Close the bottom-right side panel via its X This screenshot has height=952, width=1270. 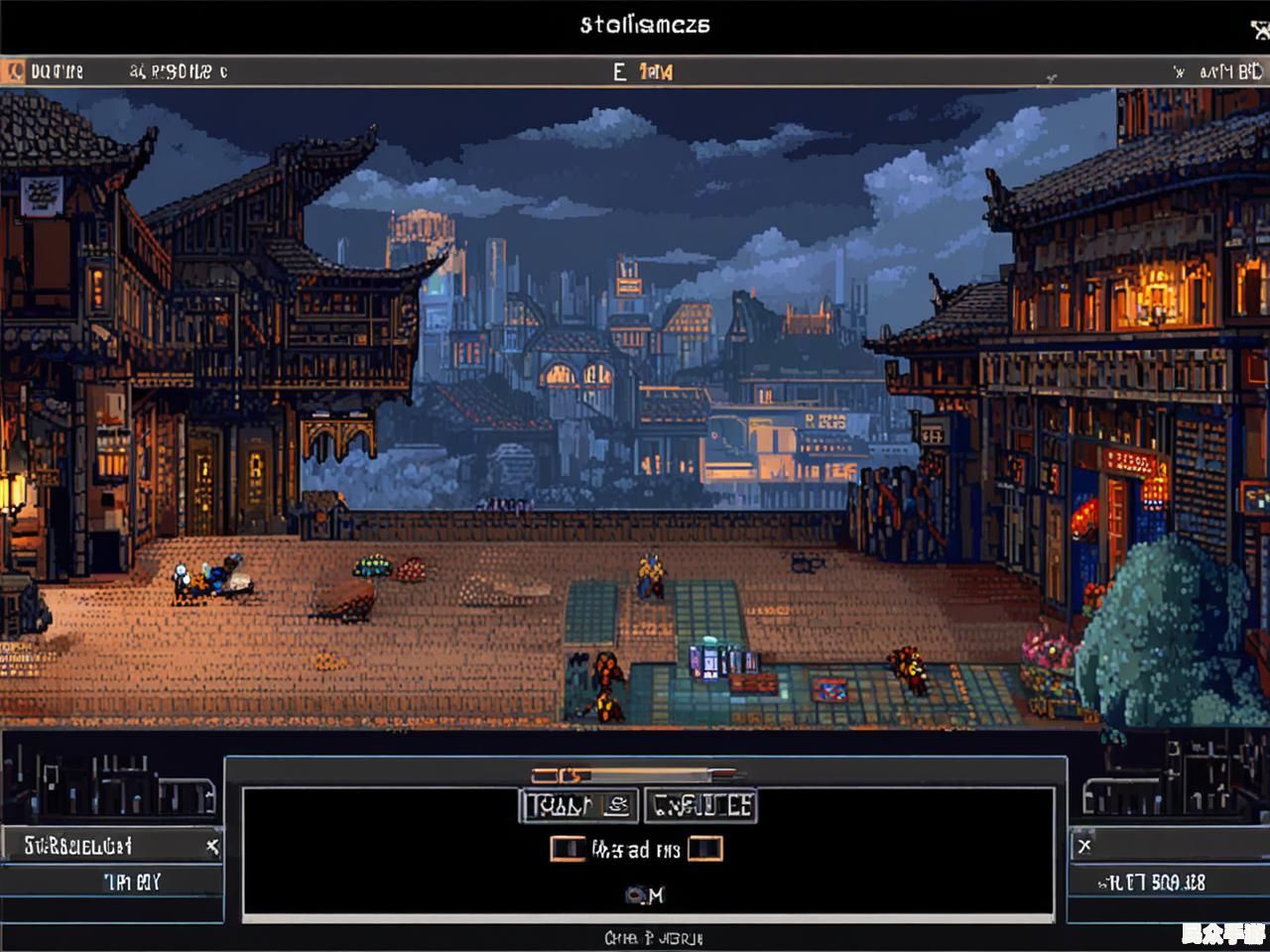coord(1084,846)
